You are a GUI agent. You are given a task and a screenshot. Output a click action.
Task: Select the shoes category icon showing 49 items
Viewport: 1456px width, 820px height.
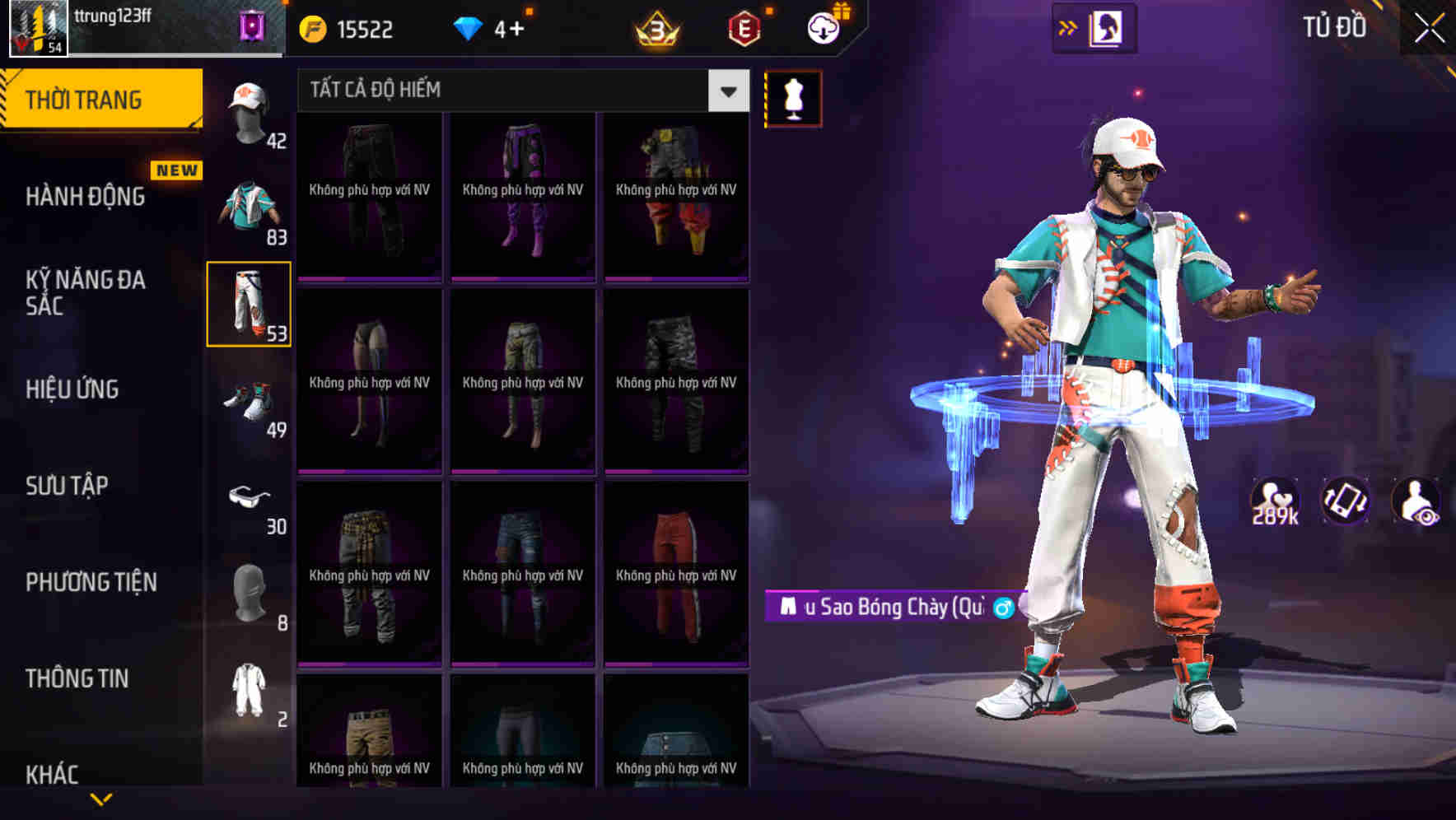click(250, 406)
